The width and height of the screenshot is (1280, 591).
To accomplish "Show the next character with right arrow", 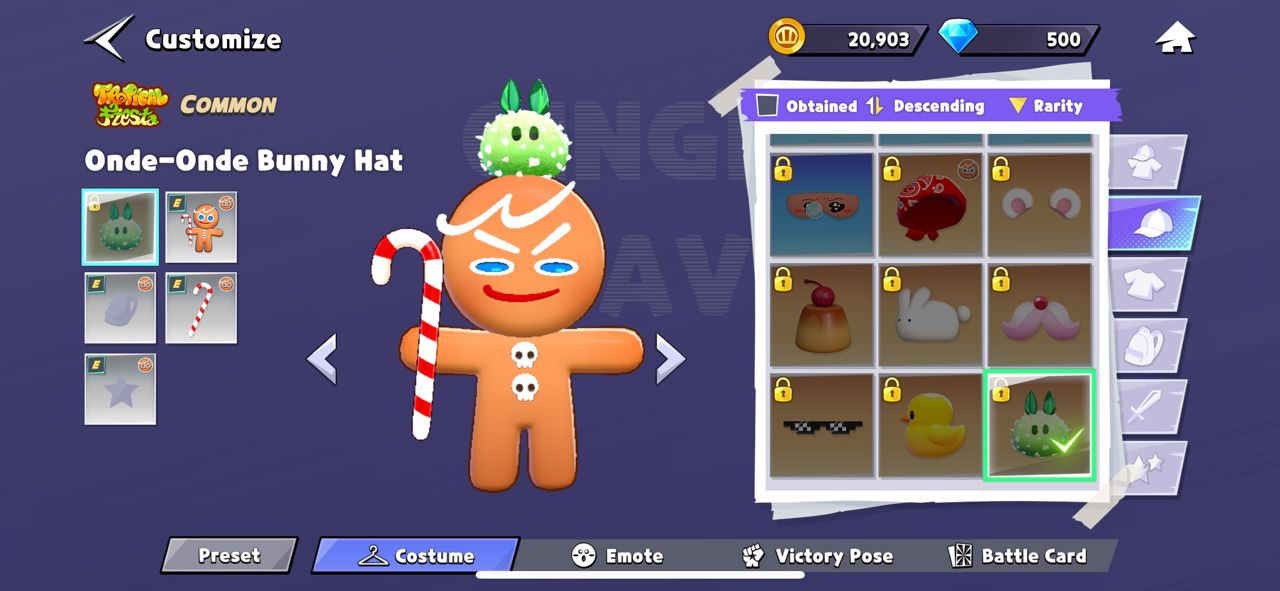I will (x=670, y=358).
